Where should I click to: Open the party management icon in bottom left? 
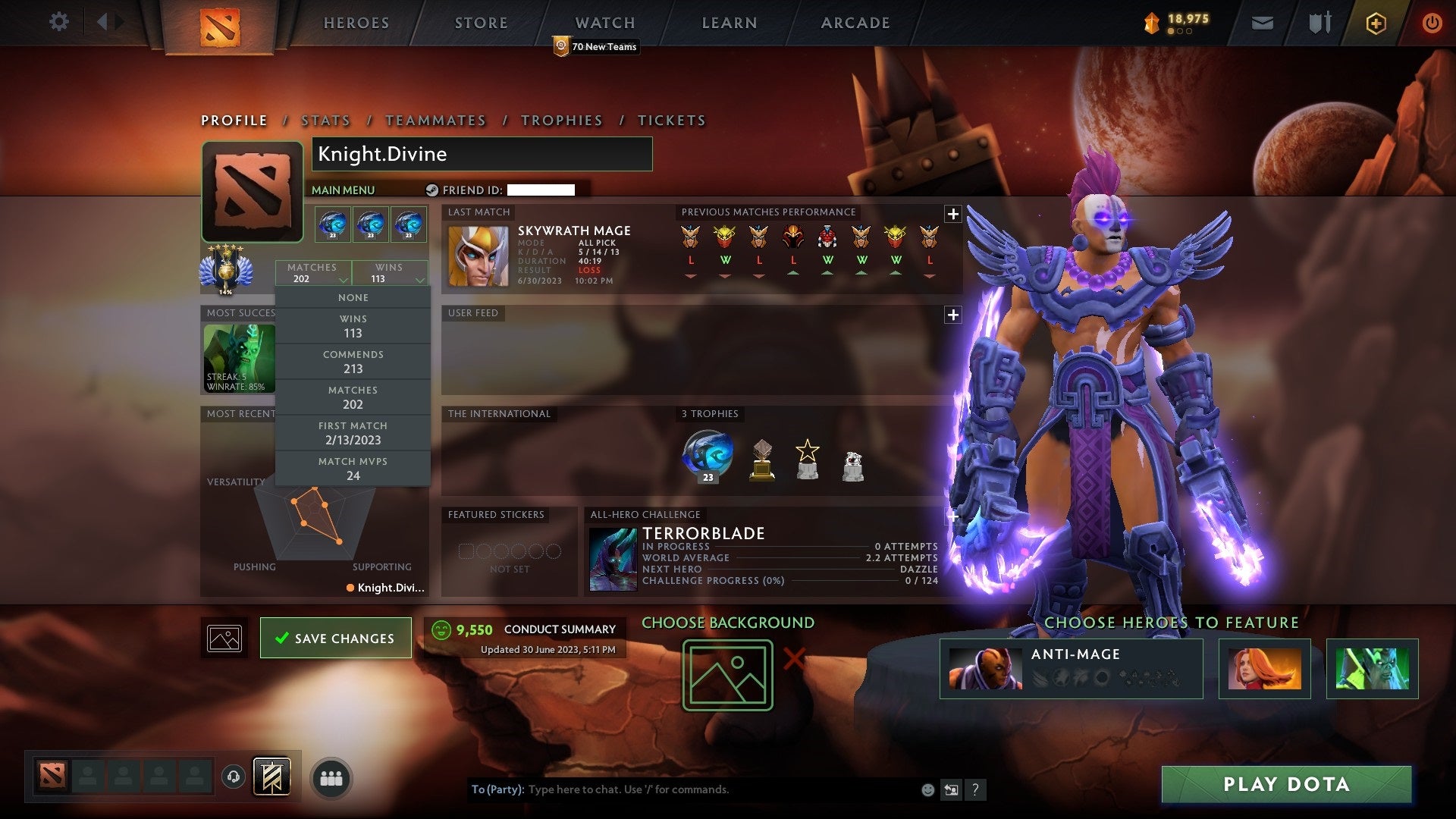pyautogui.click(x=329, y=777)
